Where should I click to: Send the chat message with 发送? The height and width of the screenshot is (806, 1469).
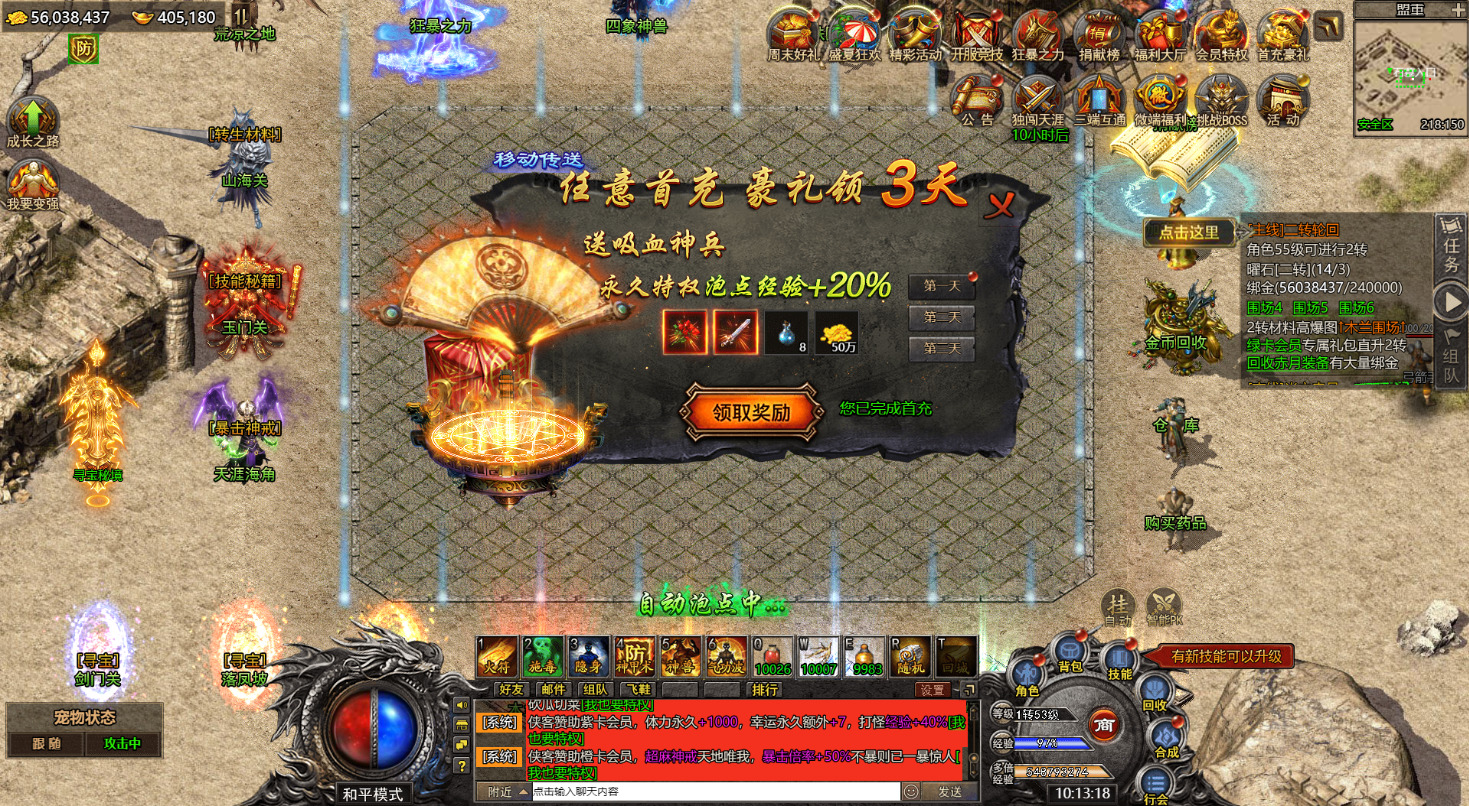click(949, 792)
